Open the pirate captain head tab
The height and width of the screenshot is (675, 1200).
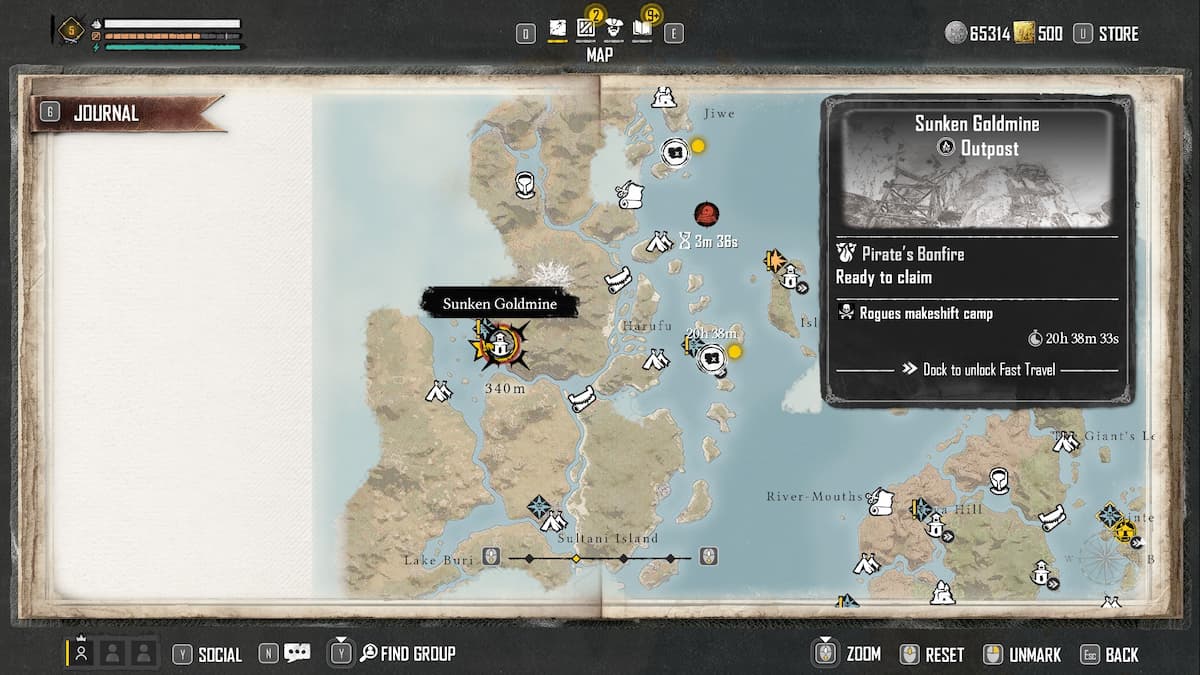[x=614, y=31]
